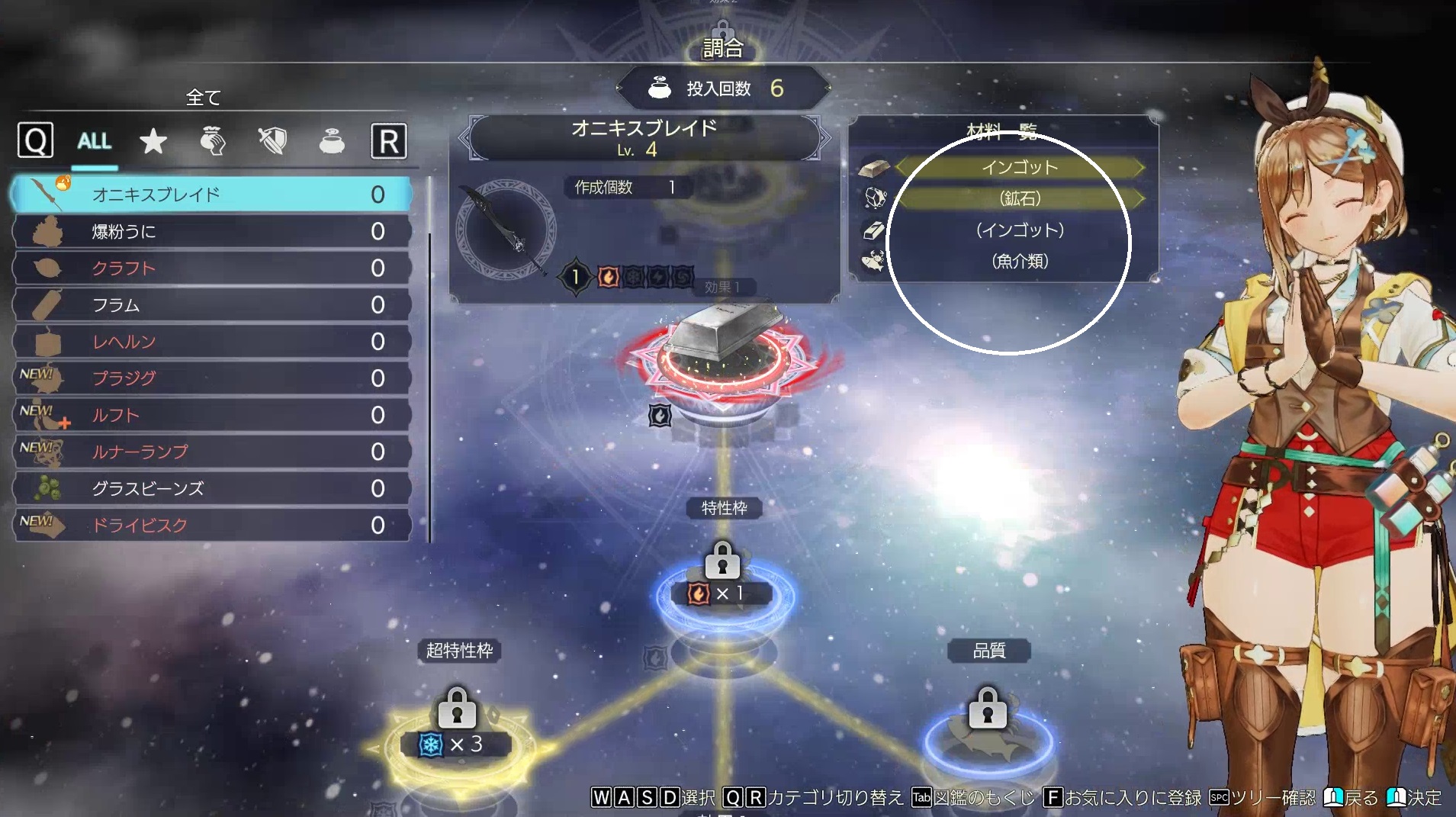
Task: Select the グラスビーンズ recipe
Action: pyautogui.click(x=212, y=488)
